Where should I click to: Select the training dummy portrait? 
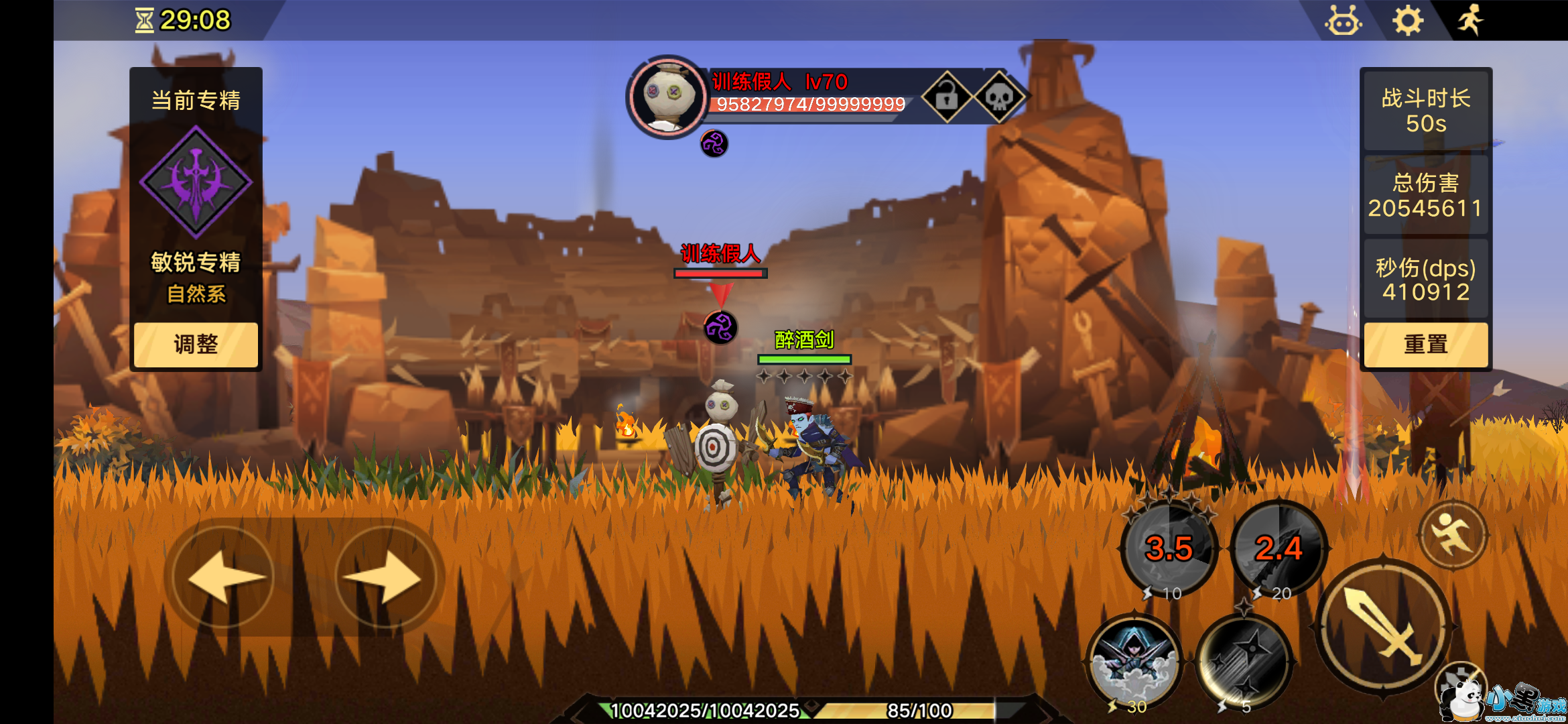[667, 97]
